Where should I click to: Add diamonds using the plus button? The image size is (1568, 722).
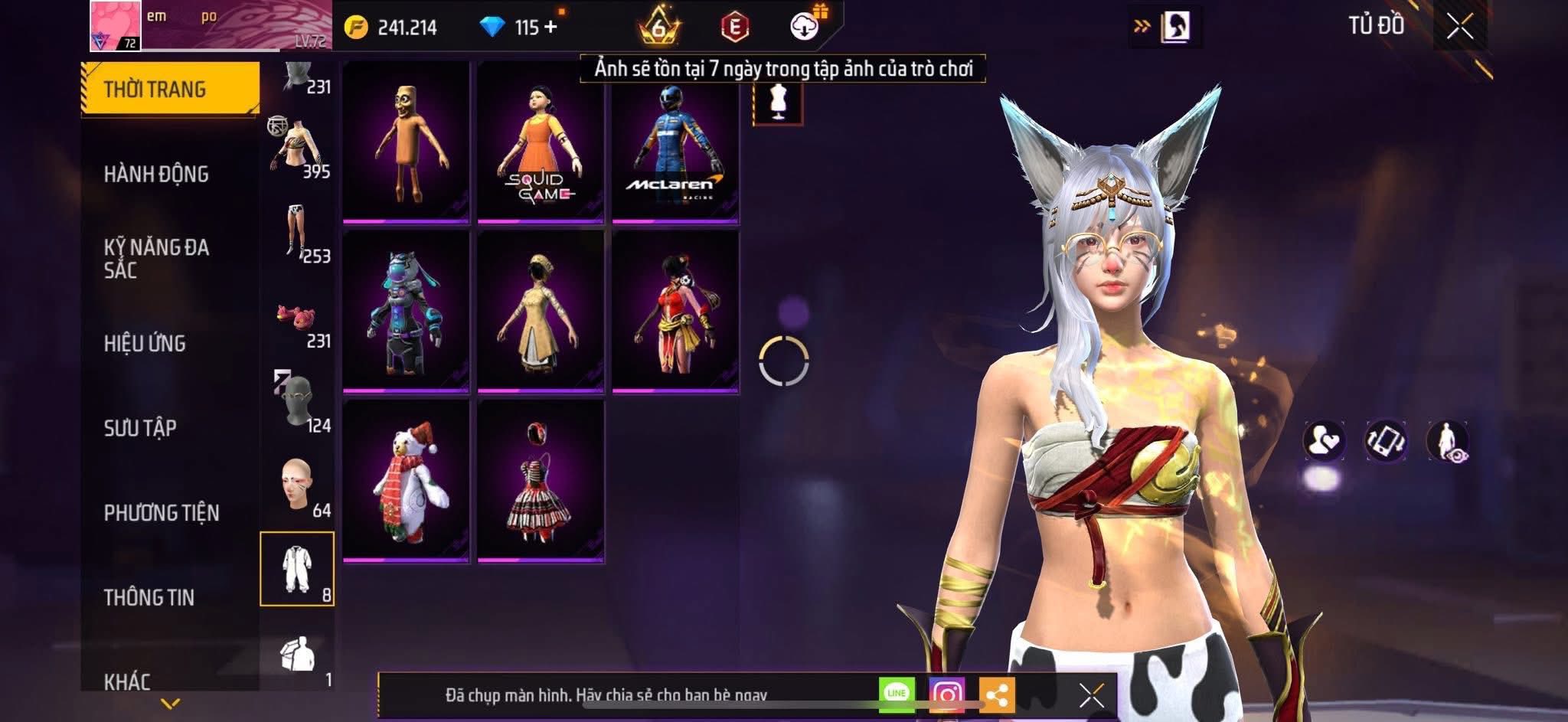tap(550, 27)
